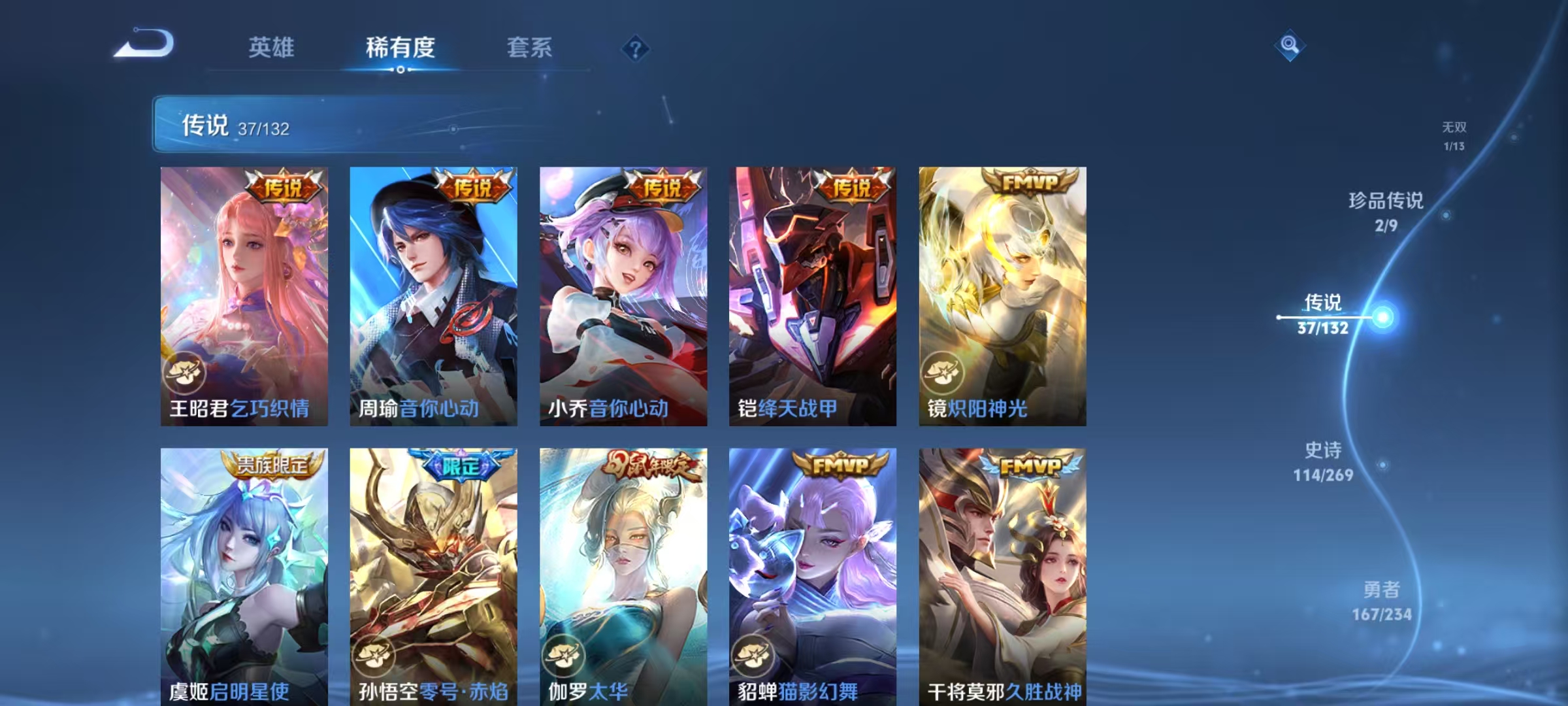Click the back arrow logo top left
The width and height of the screenshot is (1568, 706).
144,43
